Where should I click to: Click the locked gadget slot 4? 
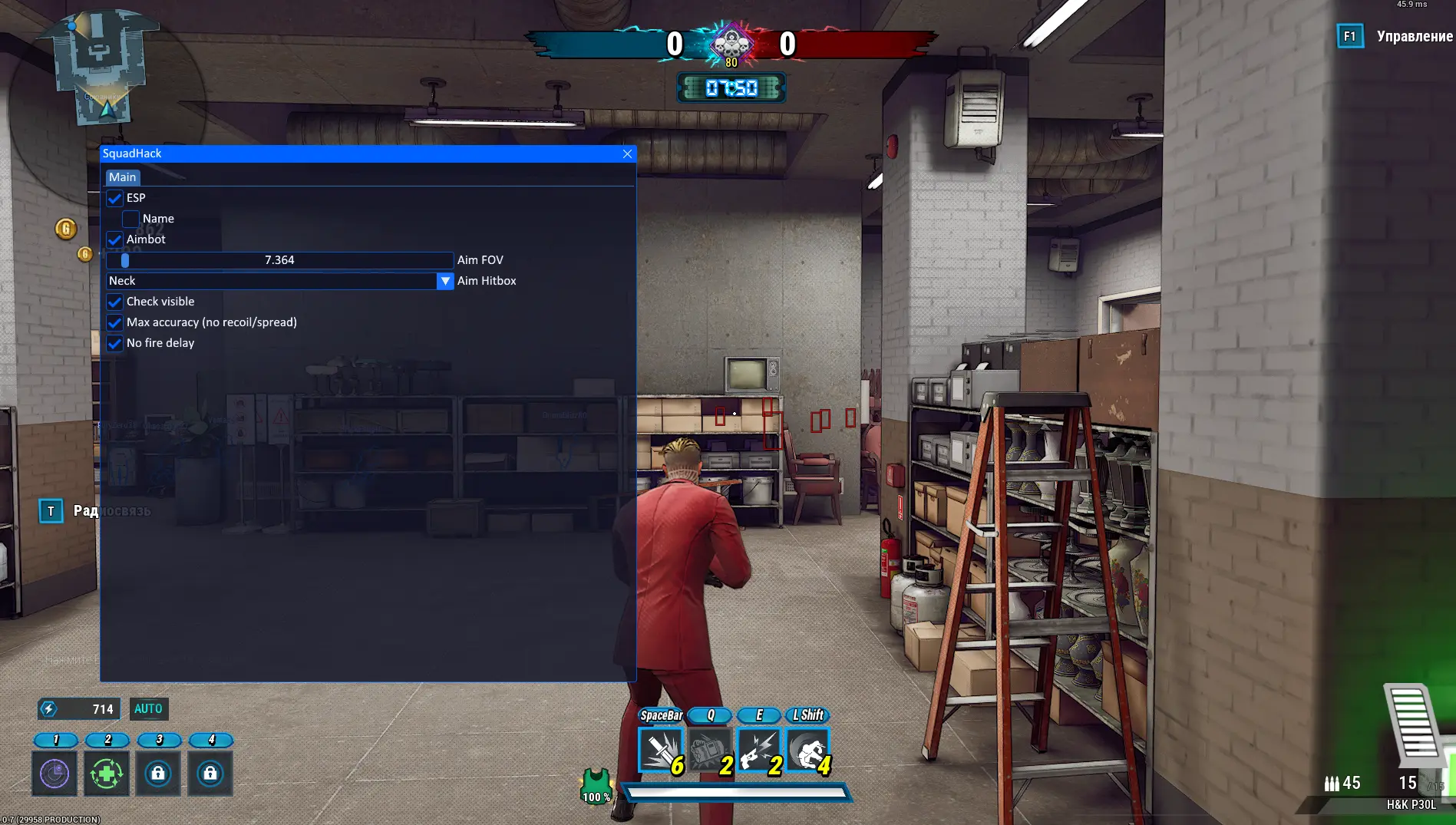210,773
